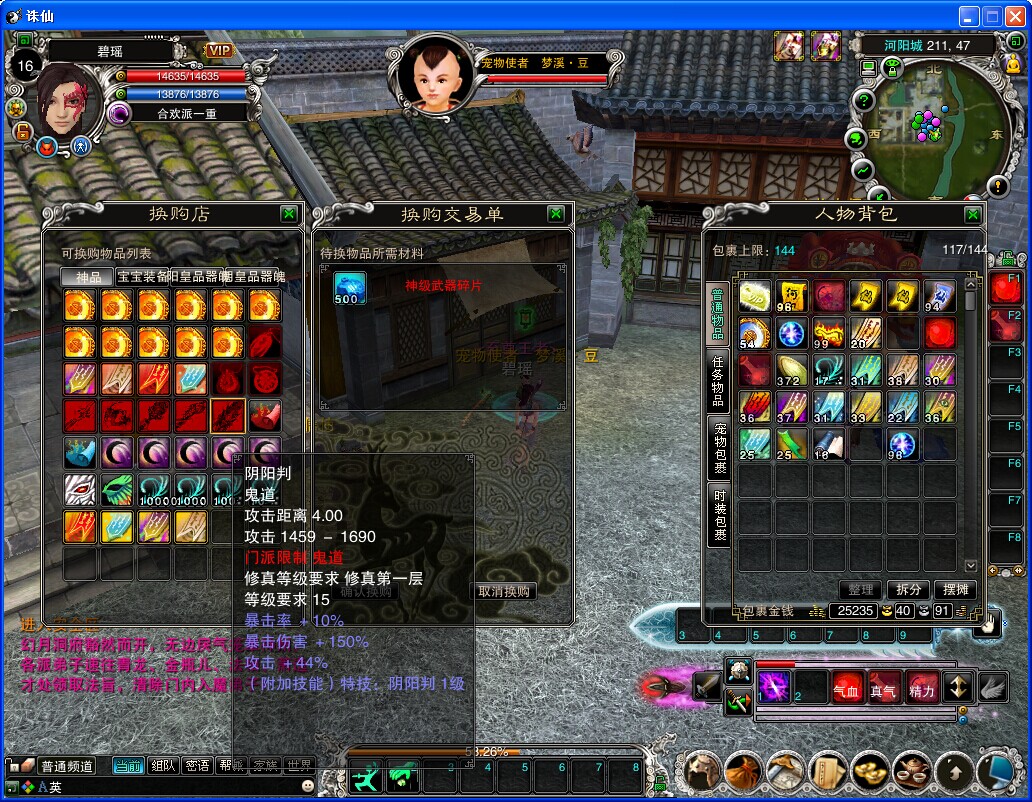Open the 时装包裹 fashion bag tab
The image size is (1032, 802).
pos(718,514)
